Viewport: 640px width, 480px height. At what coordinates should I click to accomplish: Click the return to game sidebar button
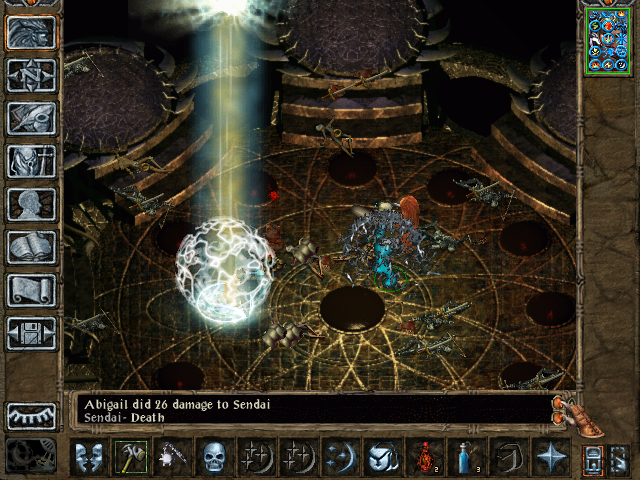[31, 32]
